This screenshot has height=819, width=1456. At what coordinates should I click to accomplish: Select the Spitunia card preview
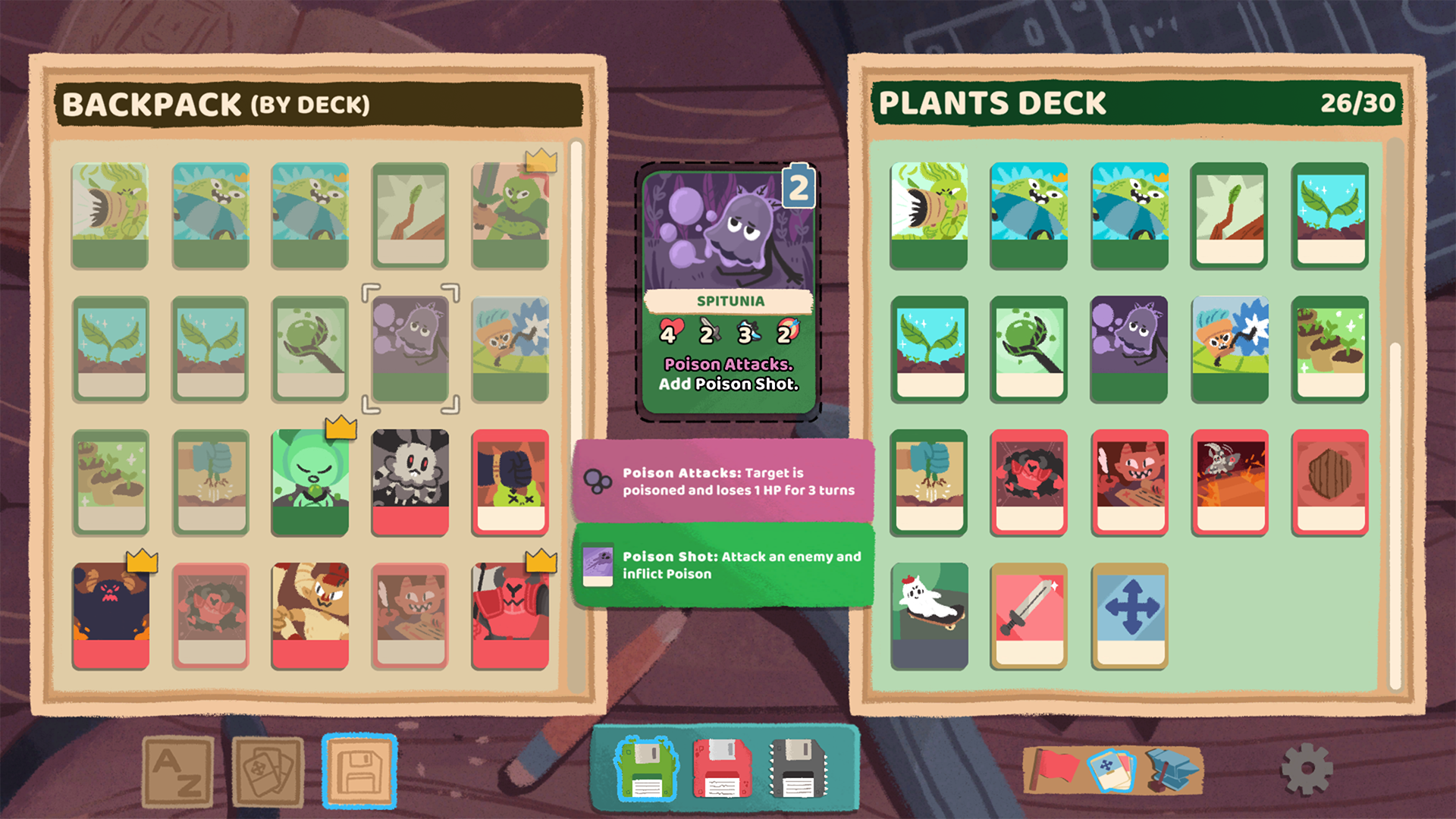coord(730,288)
